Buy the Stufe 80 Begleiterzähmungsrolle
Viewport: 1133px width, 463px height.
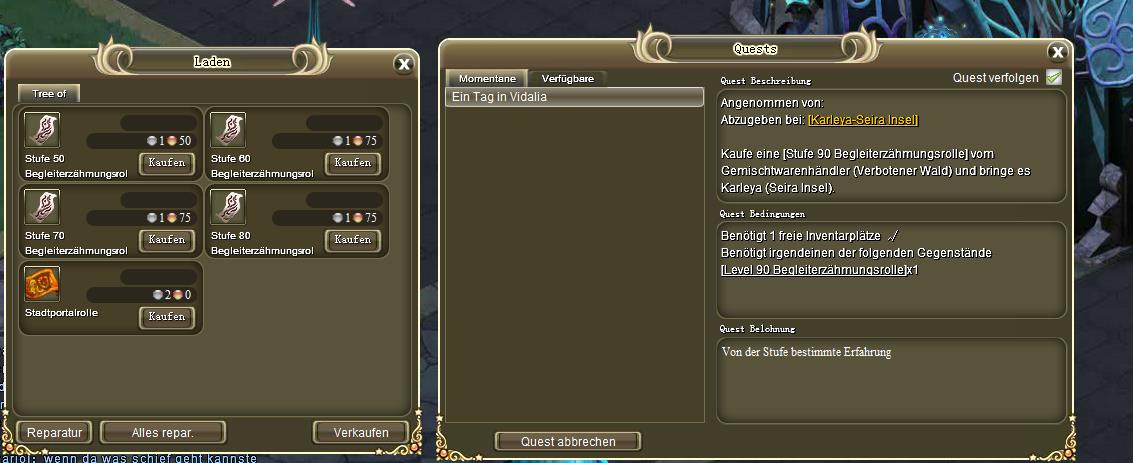(352, 239)
